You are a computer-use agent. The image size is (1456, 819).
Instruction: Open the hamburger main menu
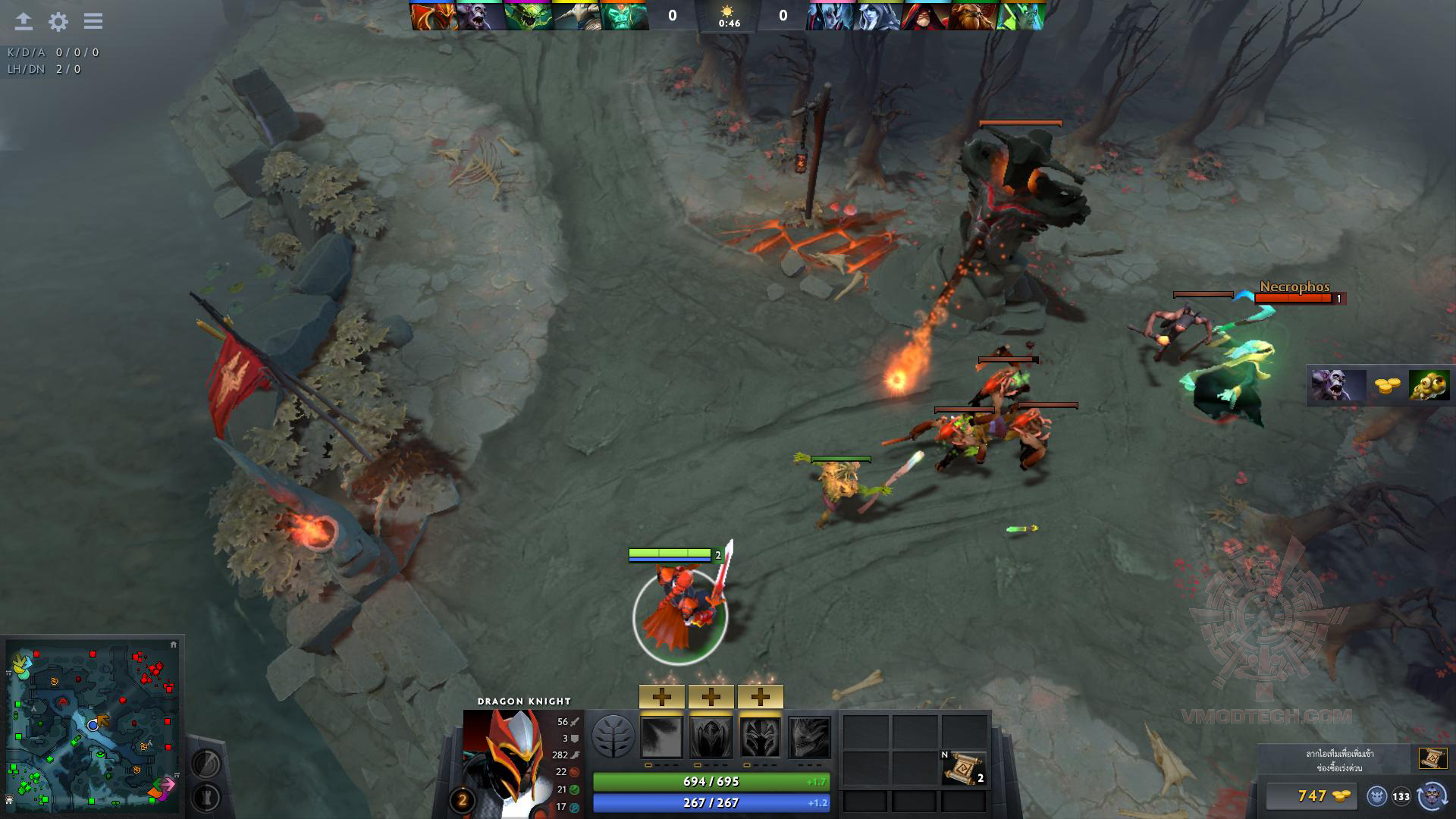coord(93,21)
